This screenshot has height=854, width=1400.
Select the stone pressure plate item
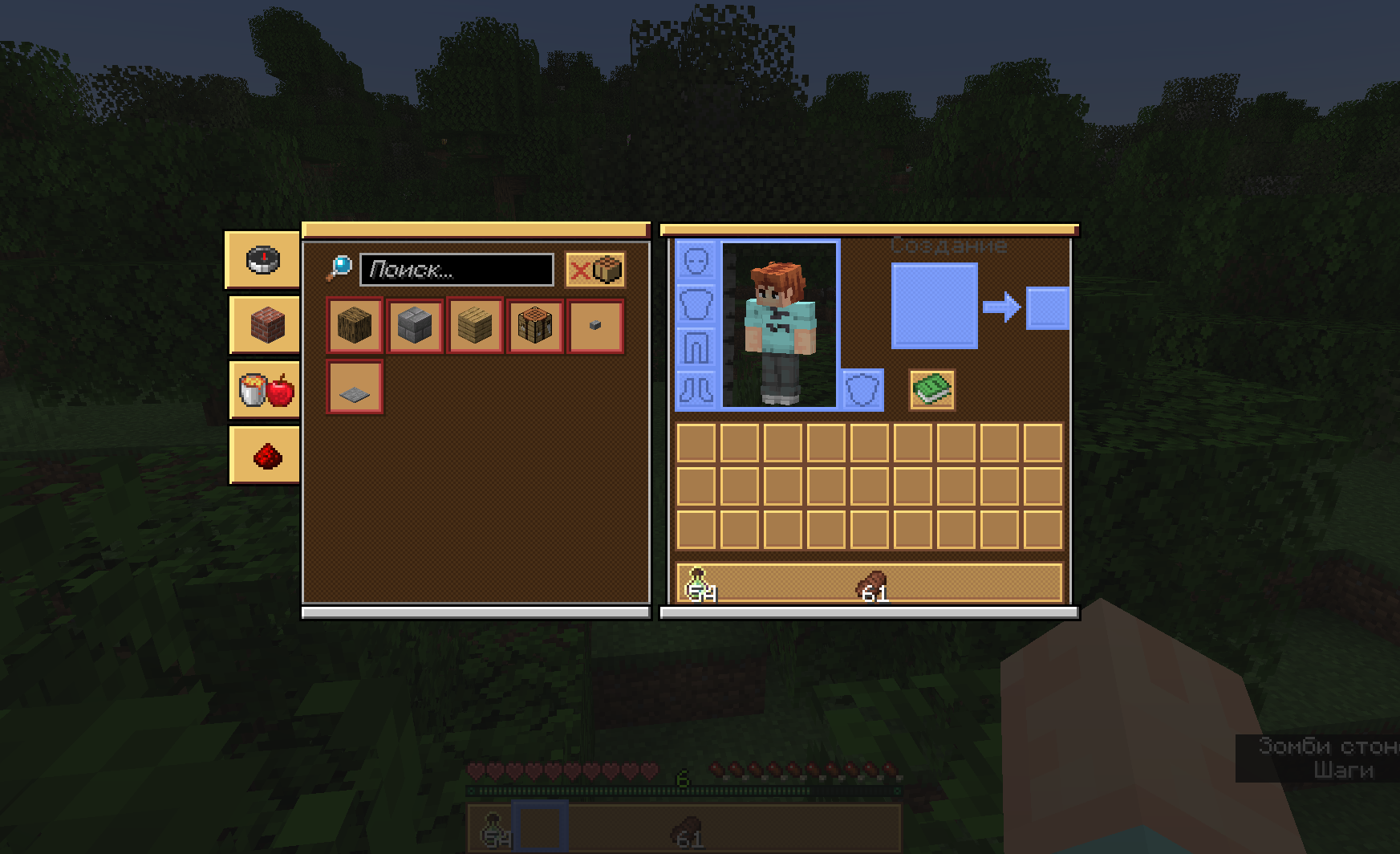[353, 388]
